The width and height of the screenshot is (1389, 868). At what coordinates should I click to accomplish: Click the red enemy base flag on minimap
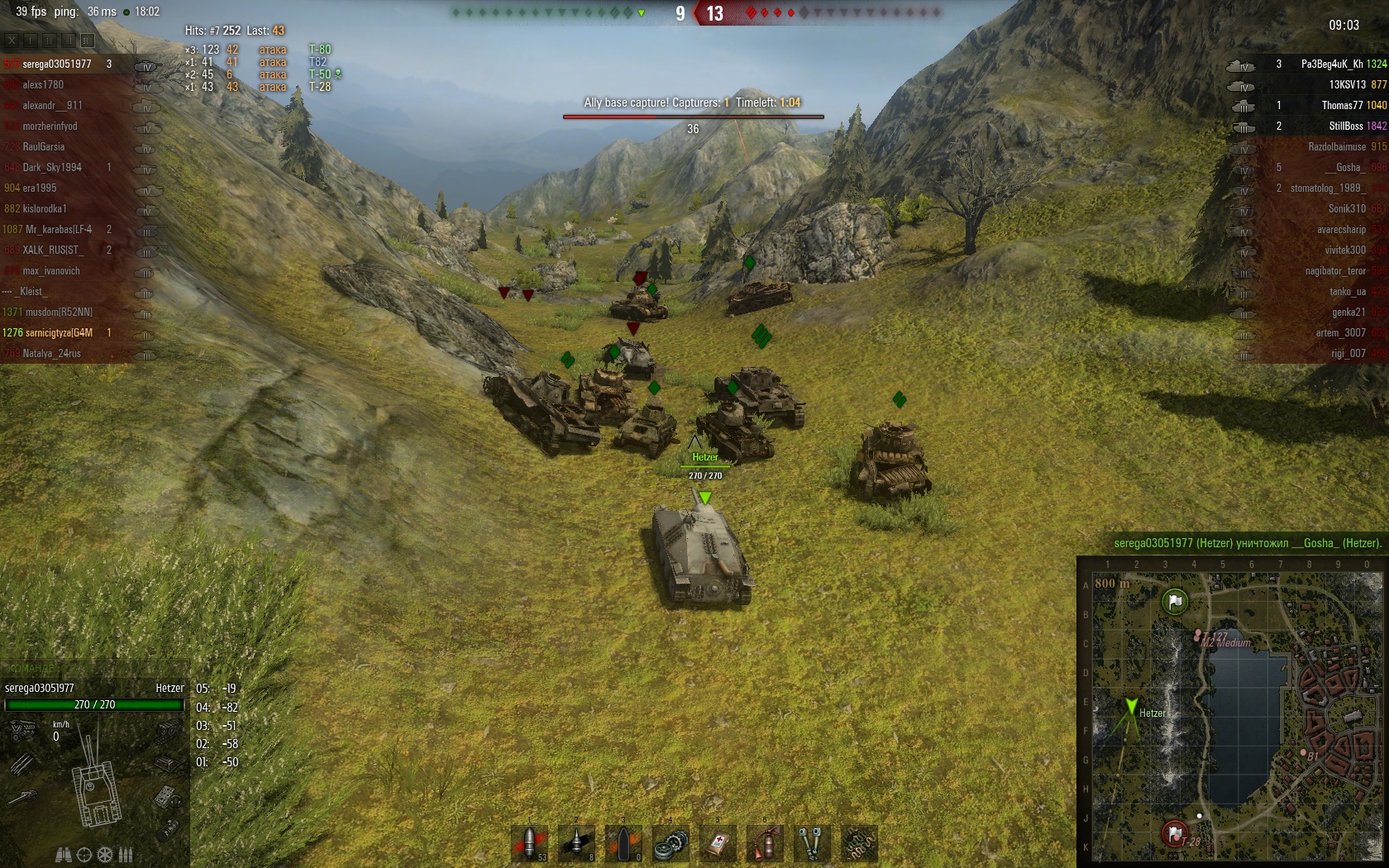tap(1174, 832)
